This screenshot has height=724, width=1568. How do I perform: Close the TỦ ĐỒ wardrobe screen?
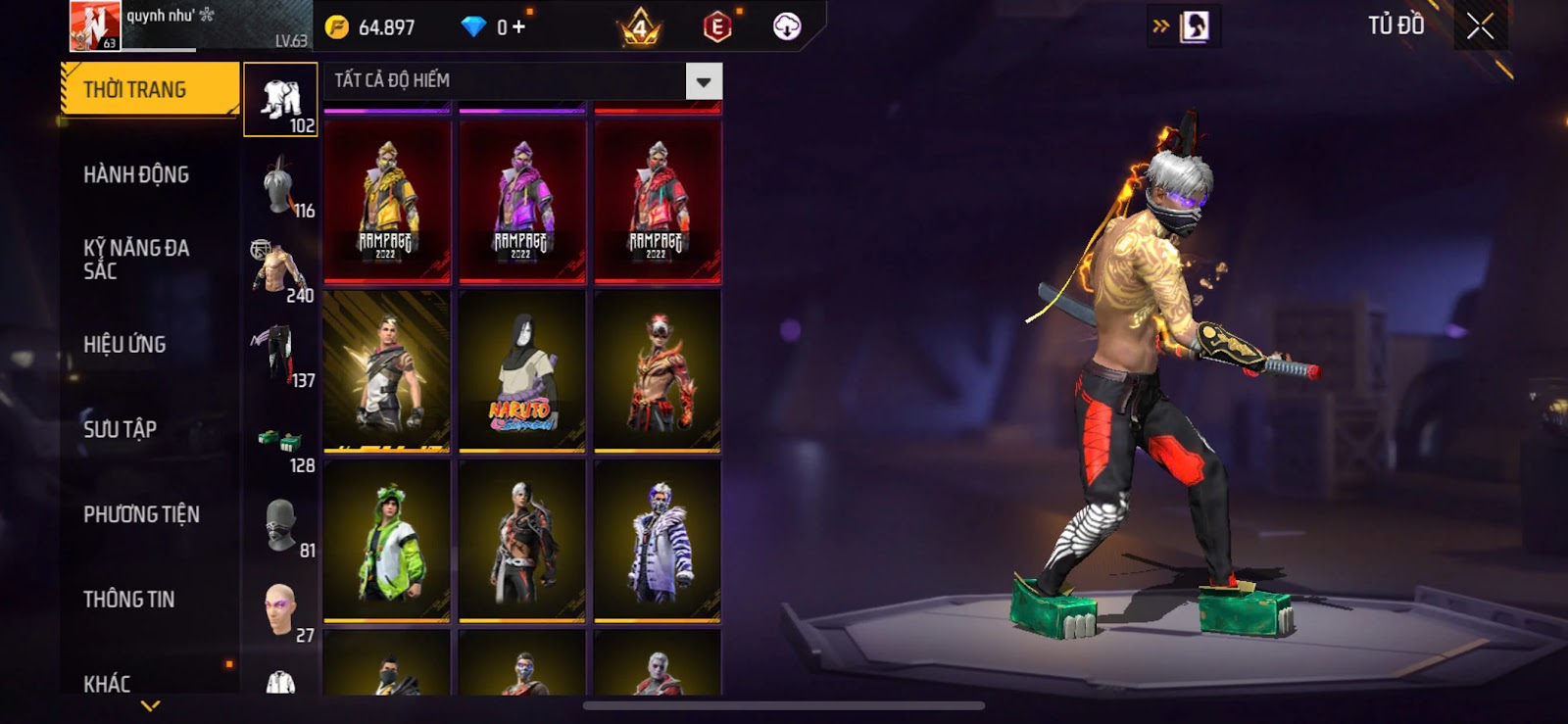[1480, 26]
